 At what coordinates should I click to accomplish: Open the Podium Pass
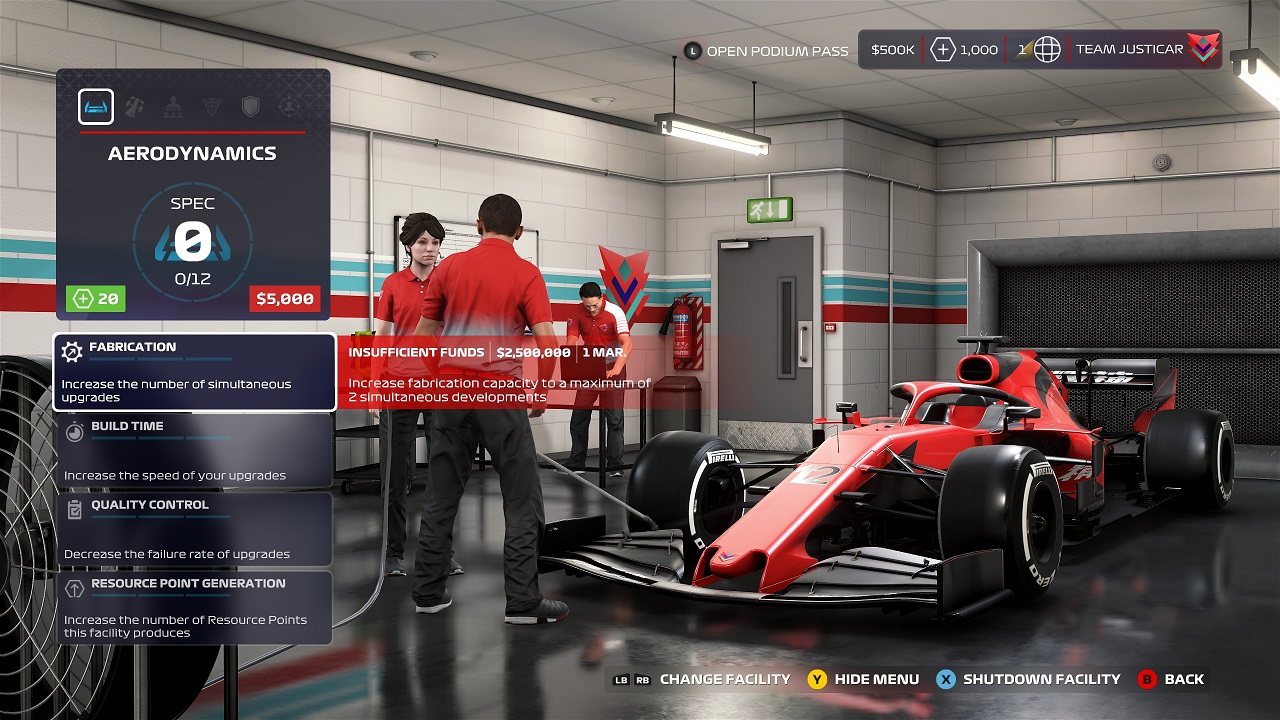point(766,50)
